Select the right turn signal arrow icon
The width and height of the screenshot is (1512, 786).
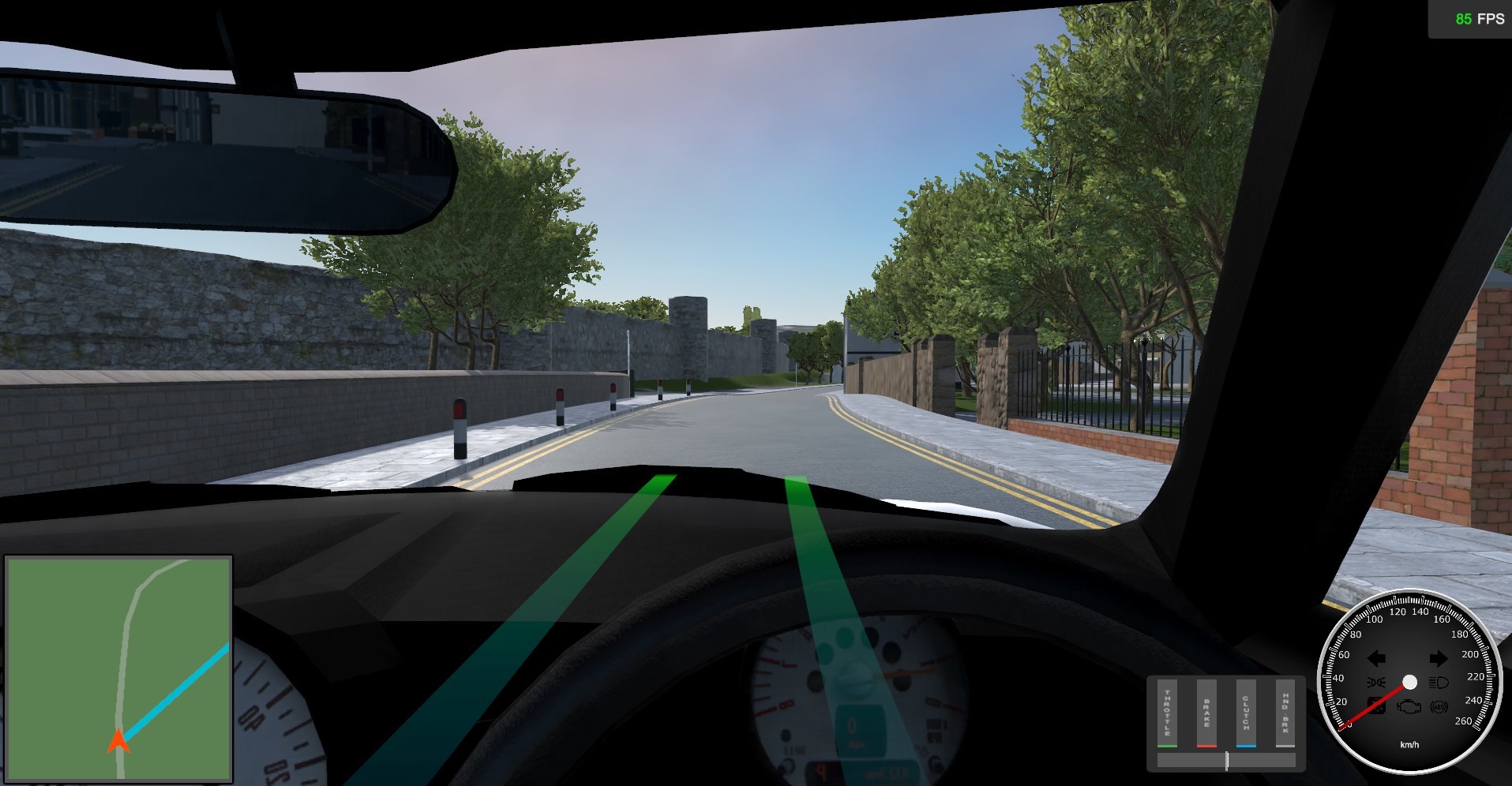pyautogui.click(x=1439, y=658)
